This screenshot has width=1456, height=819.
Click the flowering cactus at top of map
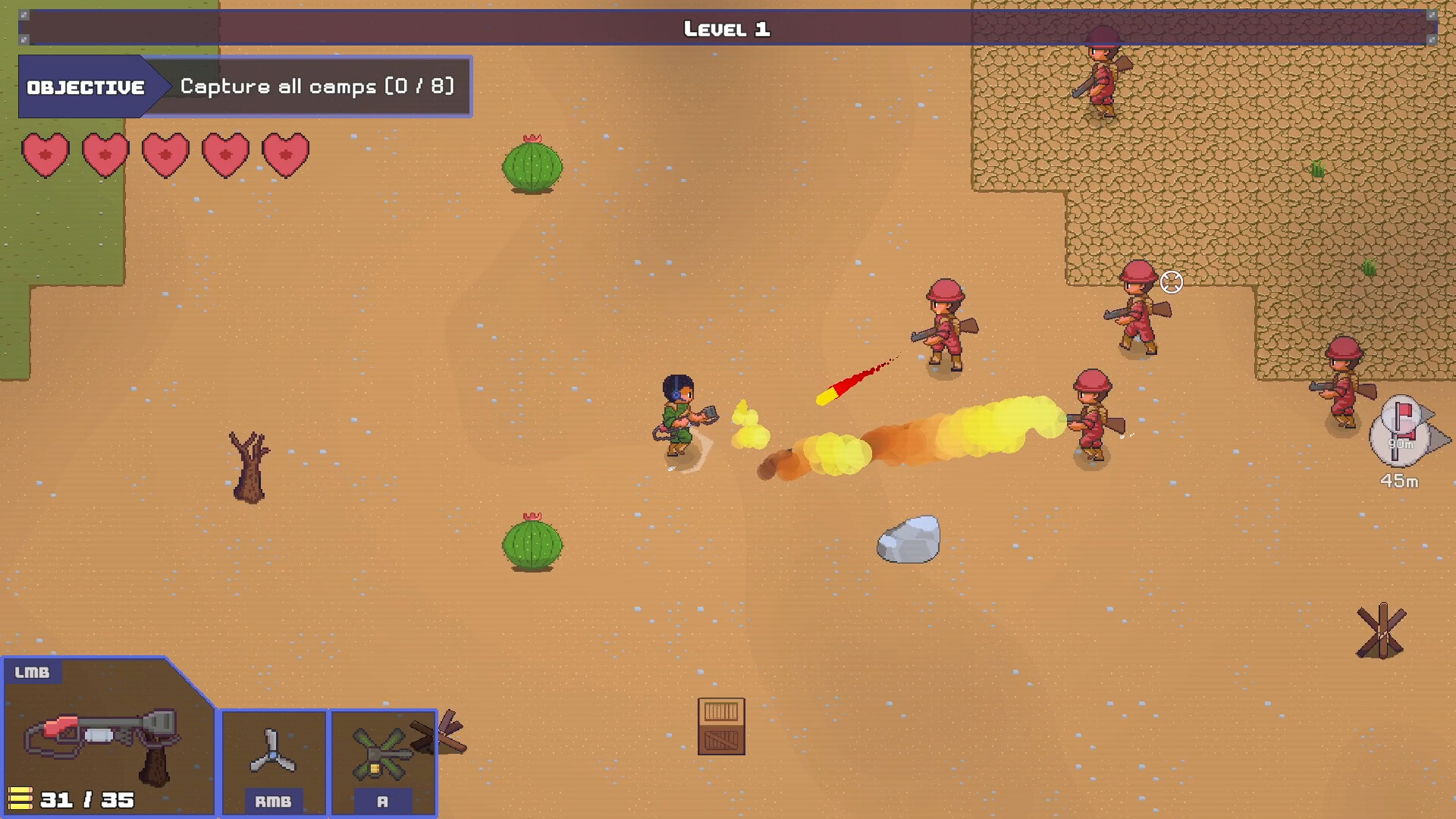(x=531, y=165)
